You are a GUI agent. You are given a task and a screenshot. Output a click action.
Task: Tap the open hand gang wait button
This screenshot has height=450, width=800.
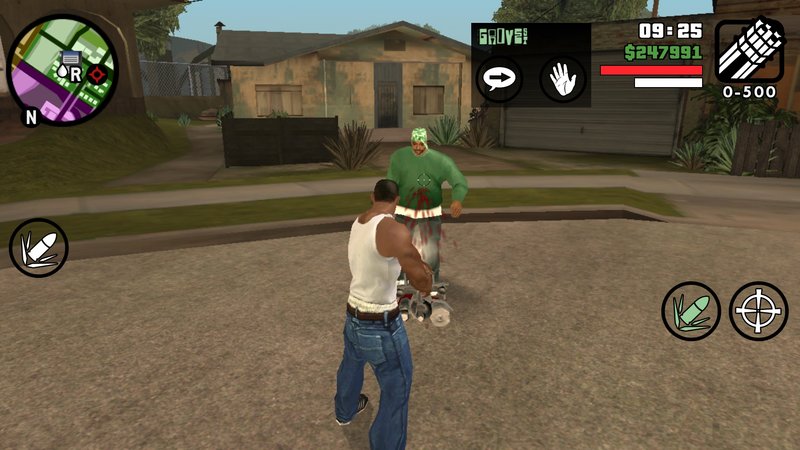[x=563, y=79]
